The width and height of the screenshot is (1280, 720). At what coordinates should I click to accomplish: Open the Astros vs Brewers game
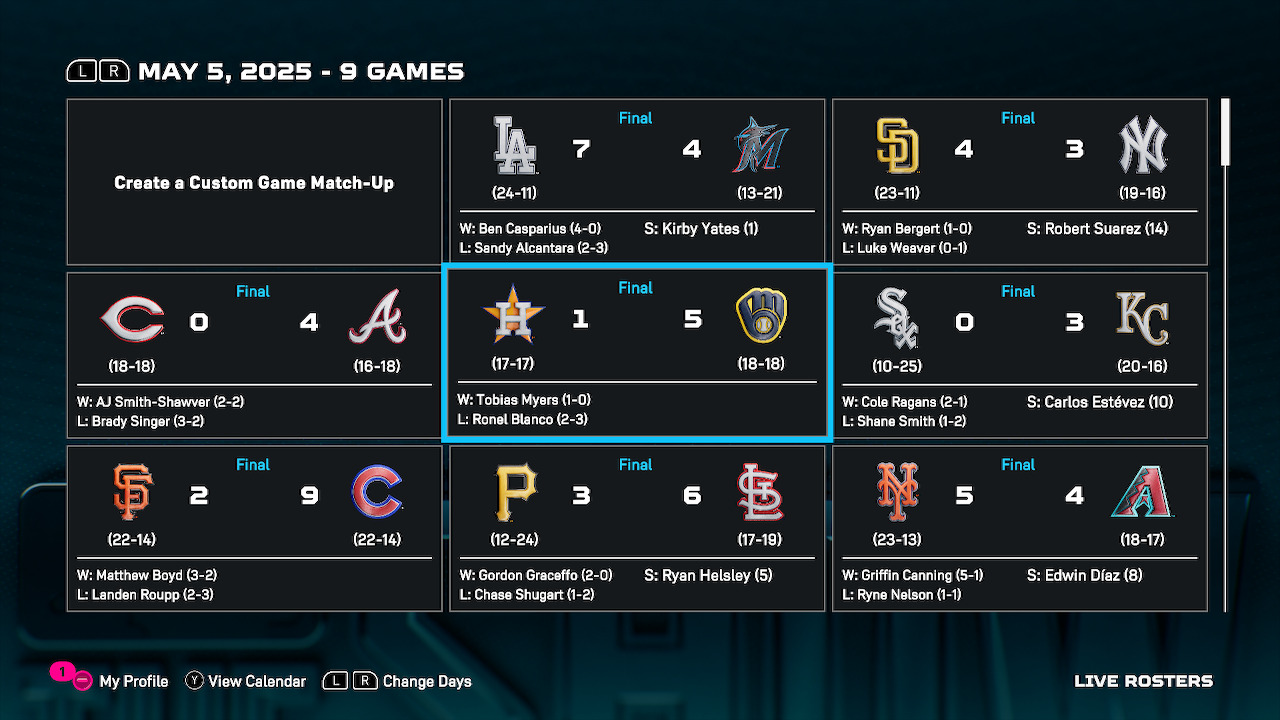(x=637, y=353)
